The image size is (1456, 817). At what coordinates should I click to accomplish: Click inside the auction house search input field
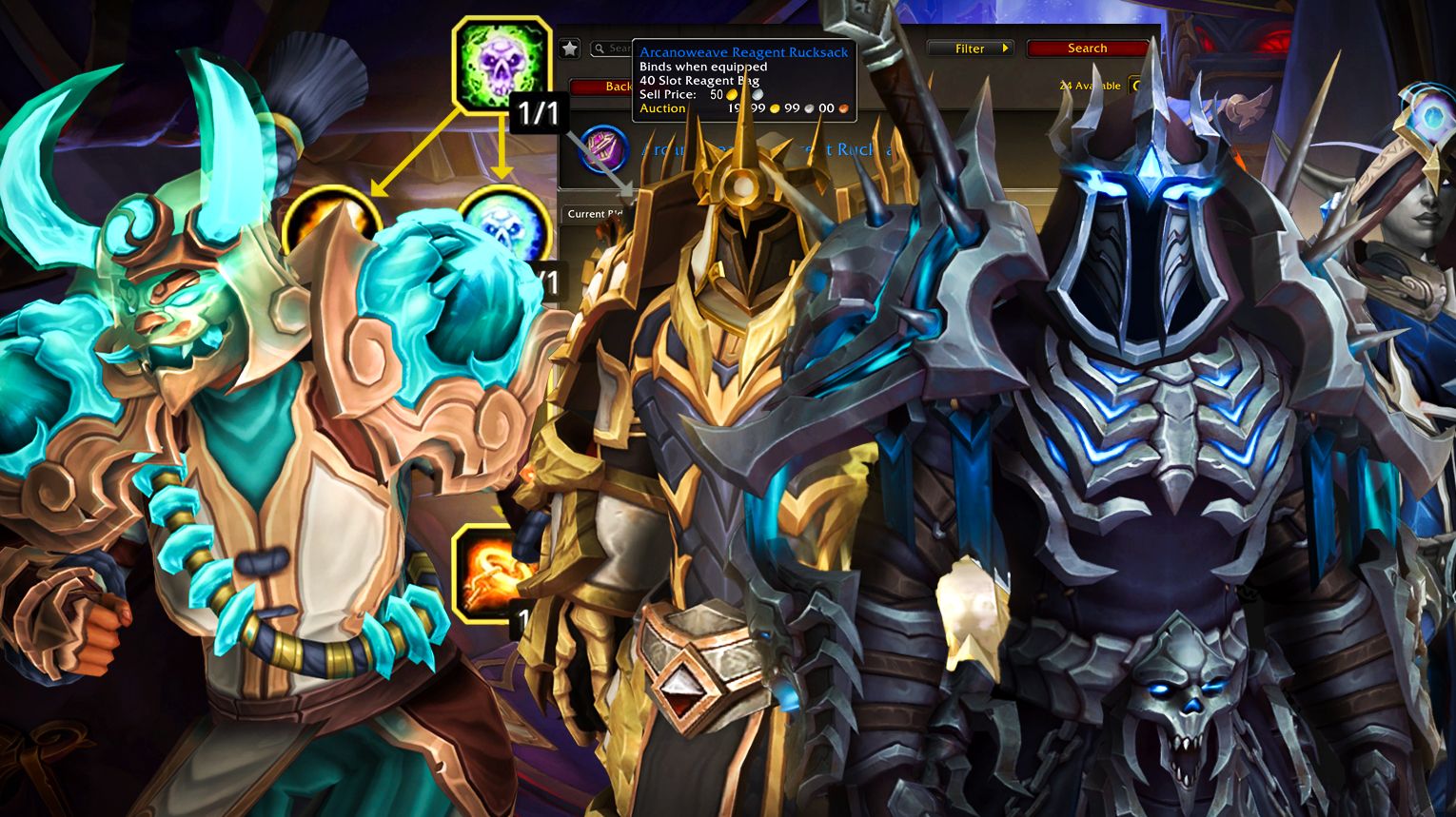coord(620,48)
